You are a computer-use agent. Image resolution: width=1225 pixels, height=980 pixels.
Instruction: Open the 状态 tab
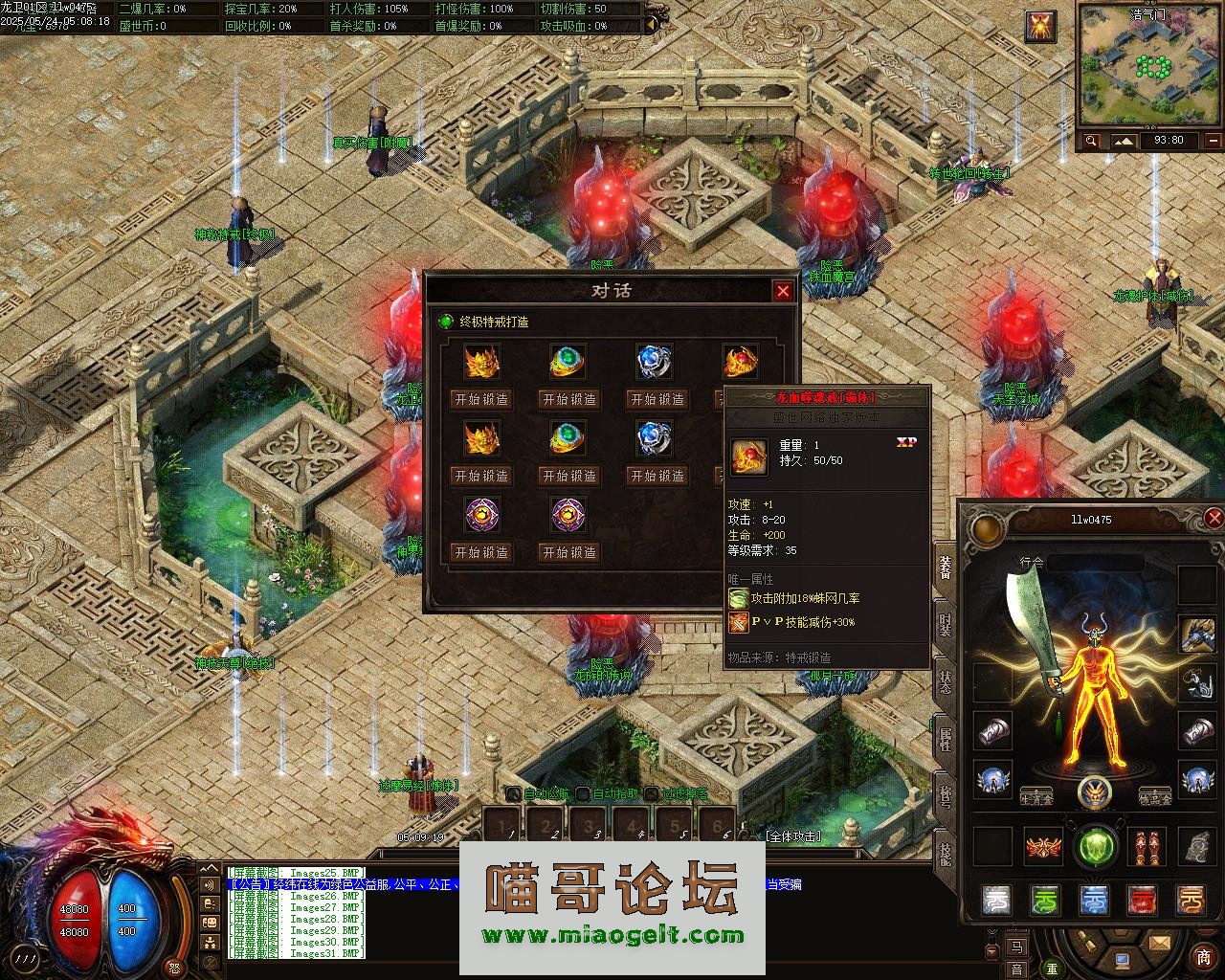(x=945, y=681)
